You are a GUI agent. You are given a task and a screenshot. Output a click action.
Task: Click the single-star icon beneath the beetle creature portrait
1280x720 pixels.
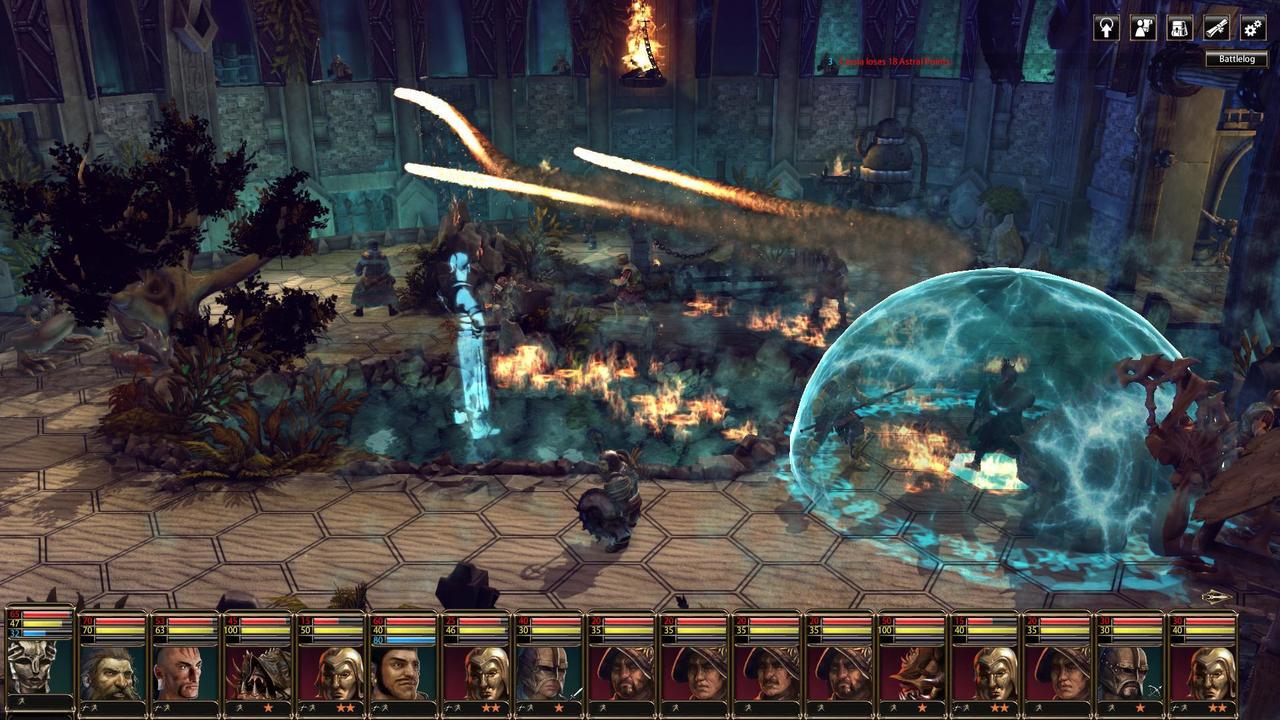click(x=268, y=708)
